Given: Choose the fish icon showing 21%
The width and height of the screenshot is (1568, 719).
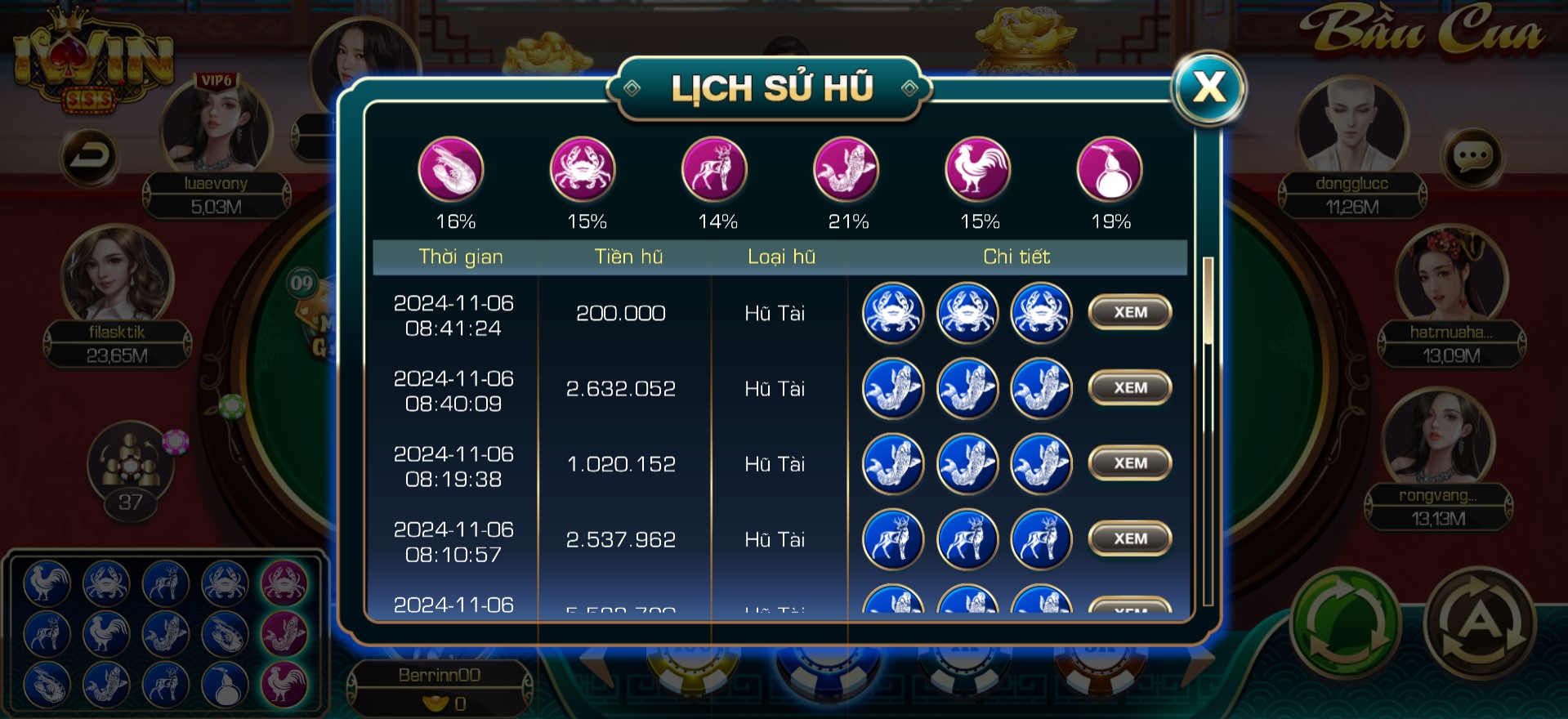Looking at the screenshot, I should 846,170.
